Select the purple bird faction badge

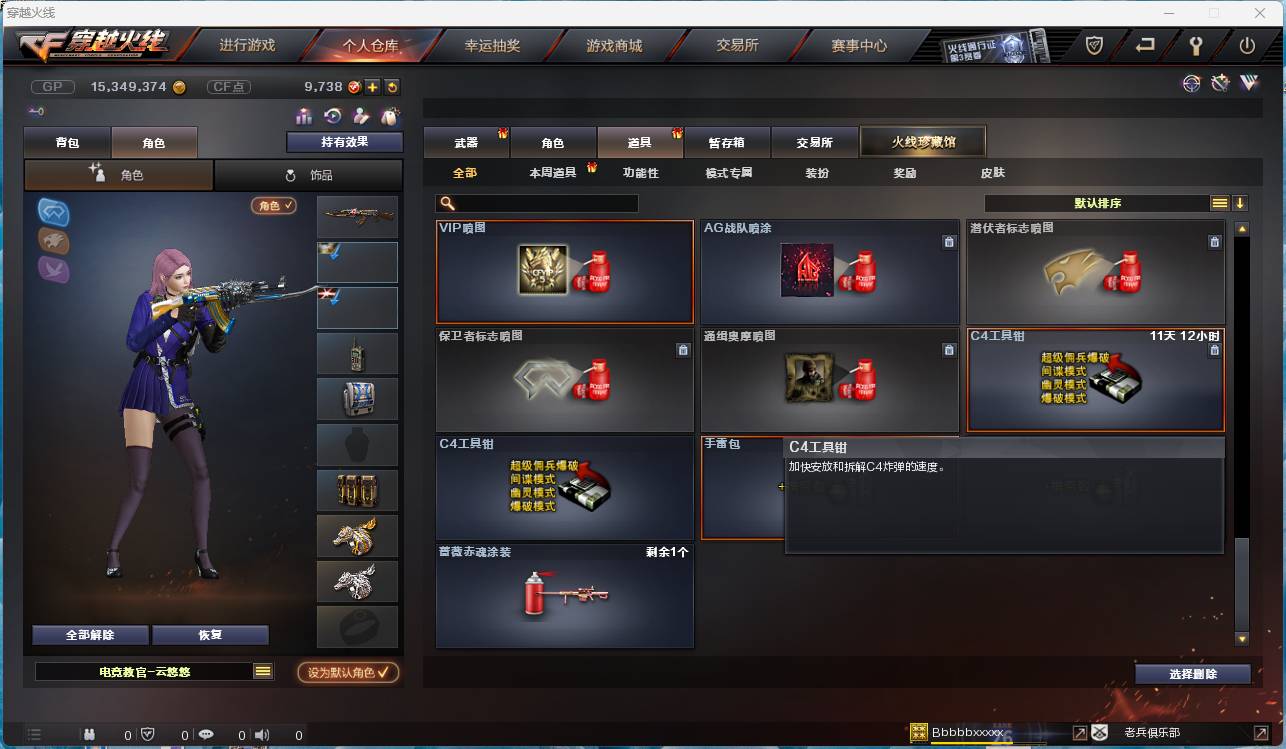tap(52, 268)
